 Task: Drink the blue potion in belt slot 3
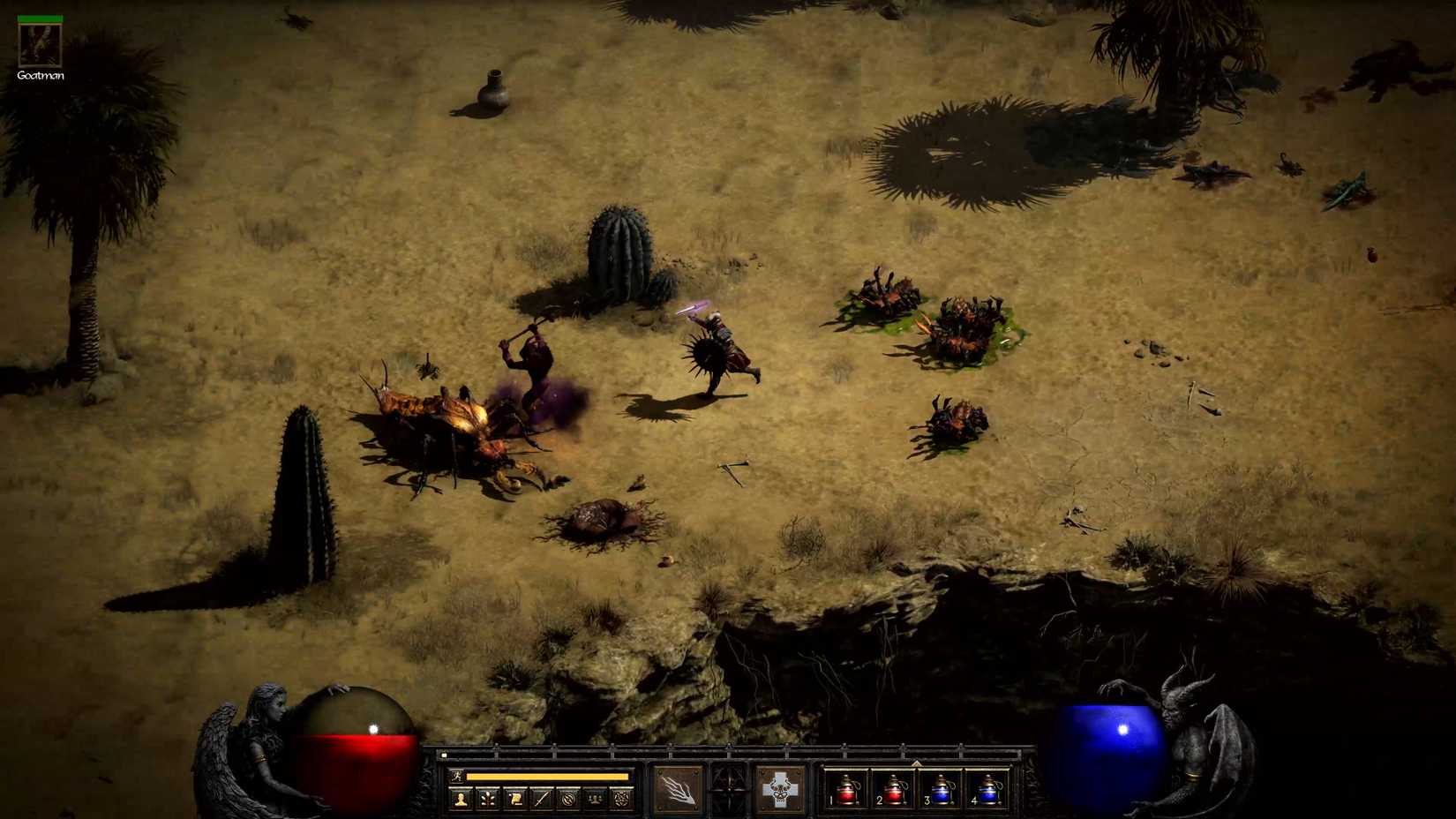(942, 792)
